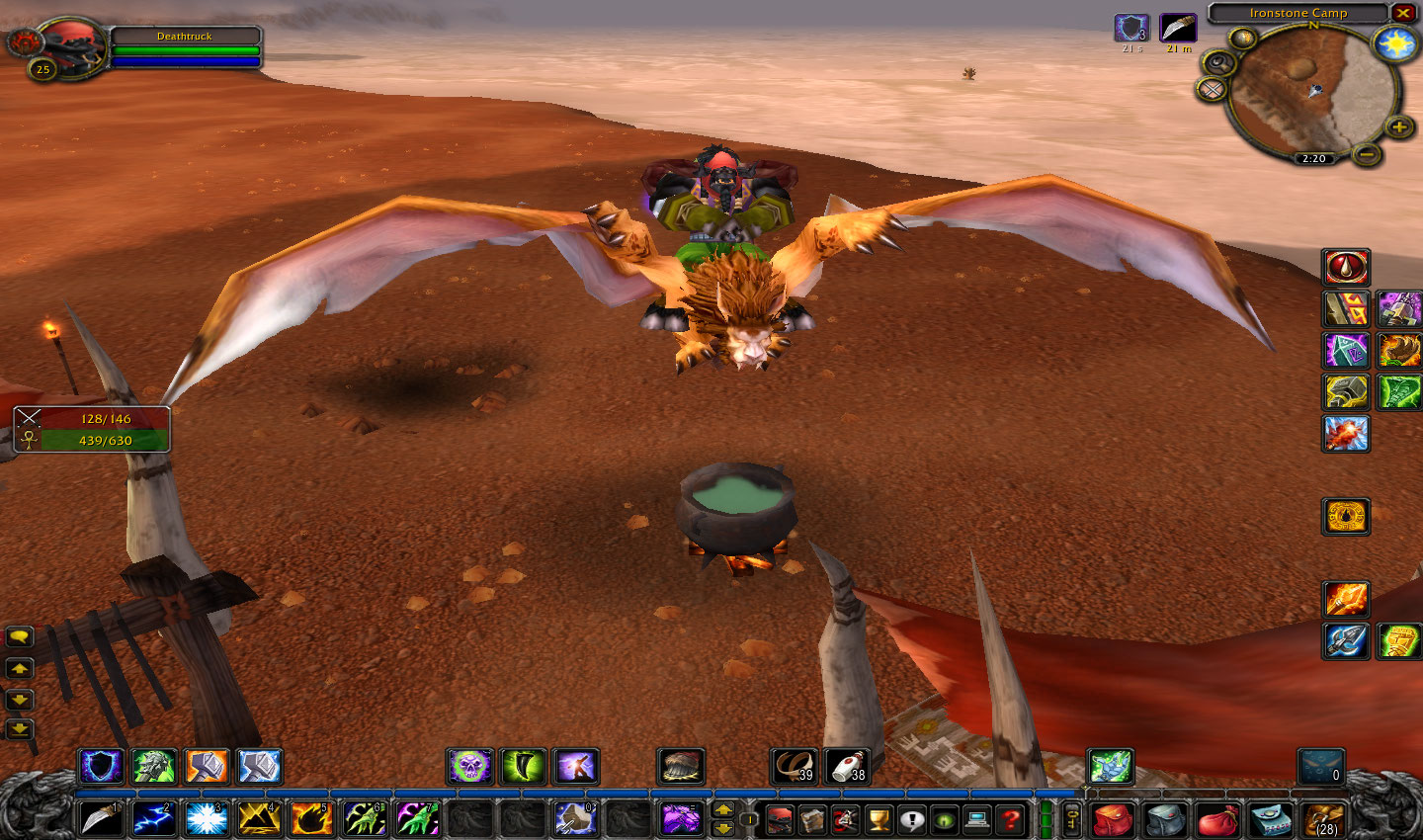Close the Ironstone Camp minimap
The height and width of the screenshot is (840, 1423).
point(1402,13)
